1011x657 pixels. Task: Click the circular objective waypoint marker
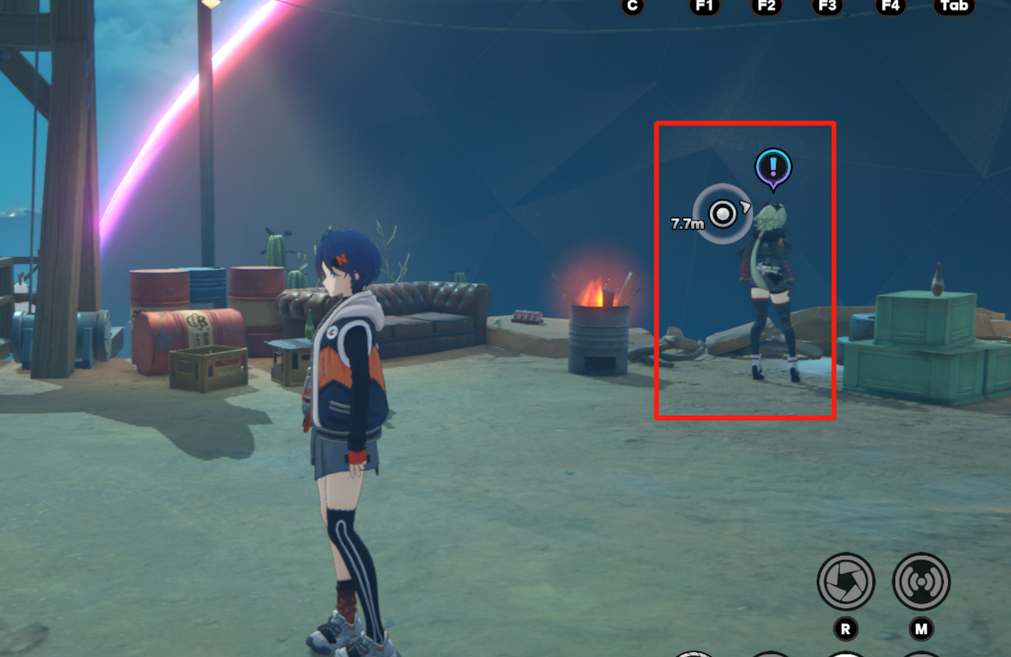tap(722, 213)
